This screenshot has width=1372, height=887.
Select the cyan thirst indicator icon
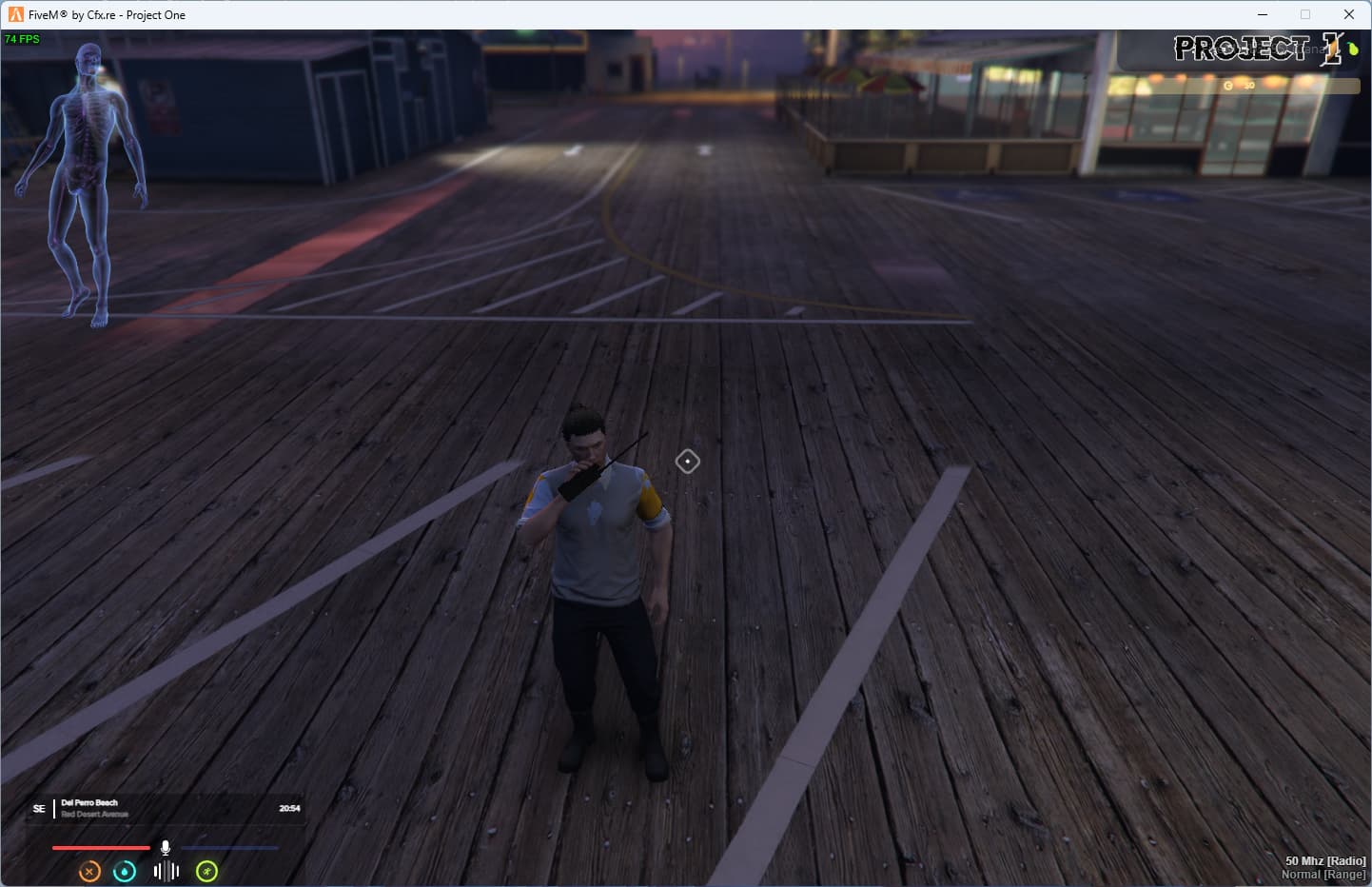(125, 871)
